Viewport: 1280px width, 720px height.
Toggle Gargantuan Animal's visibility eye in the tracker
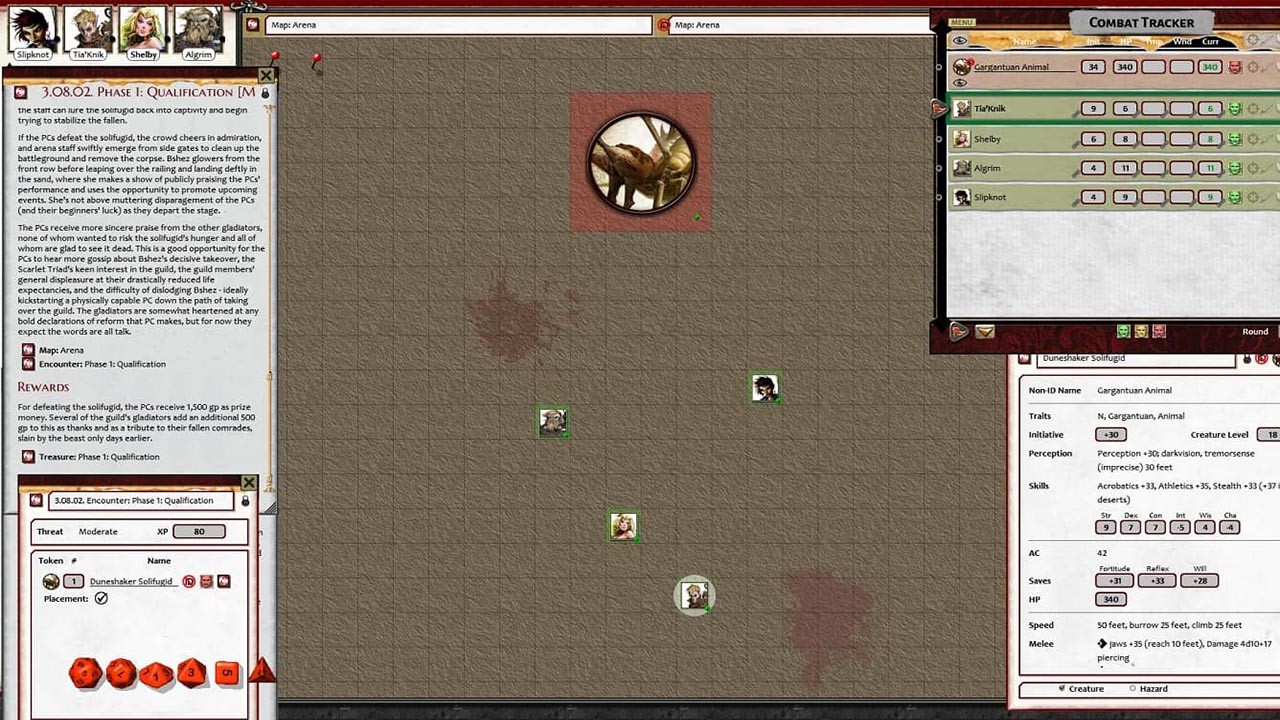(962, 82)
